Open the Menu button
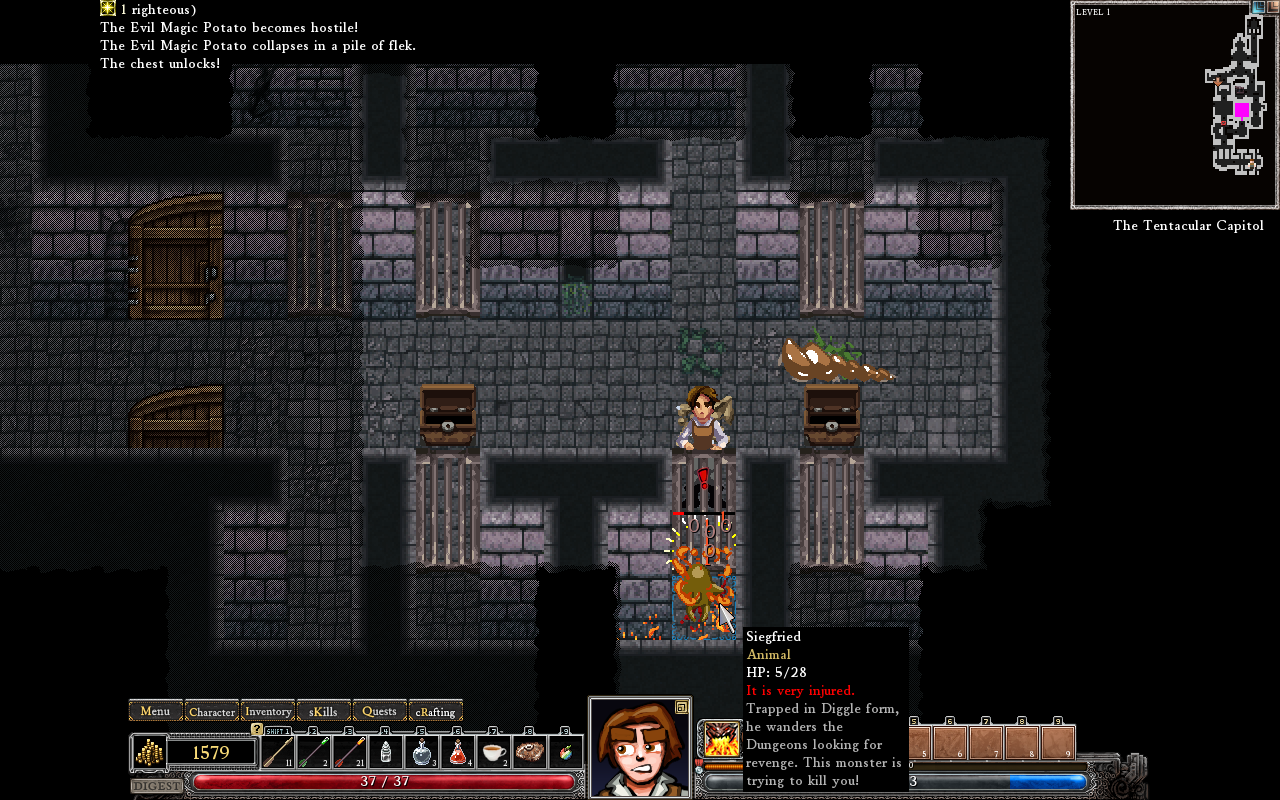Image resolution: width=1280 pixels, height=800 pixels. 155,711
